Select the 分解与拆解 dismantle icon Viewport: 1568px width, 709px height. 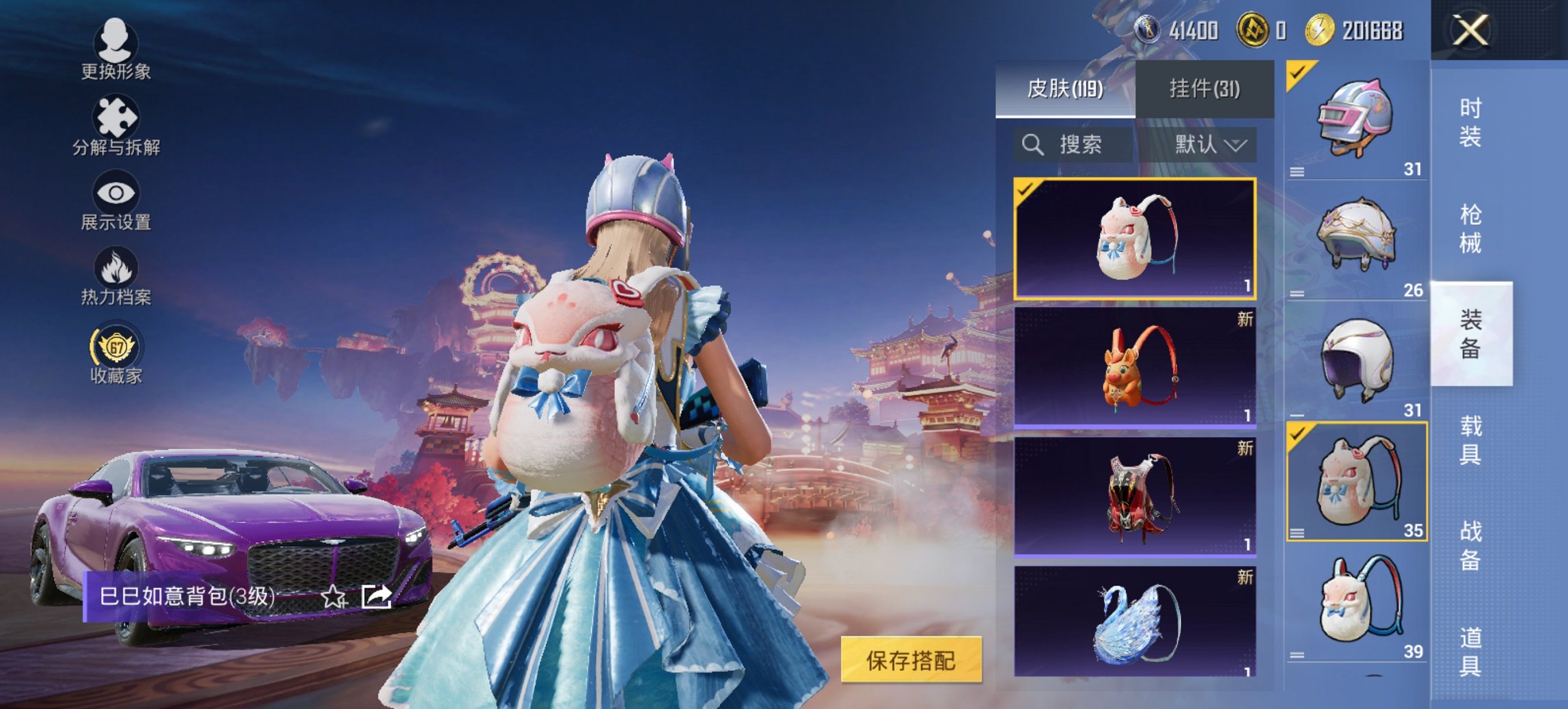point(116,116)
